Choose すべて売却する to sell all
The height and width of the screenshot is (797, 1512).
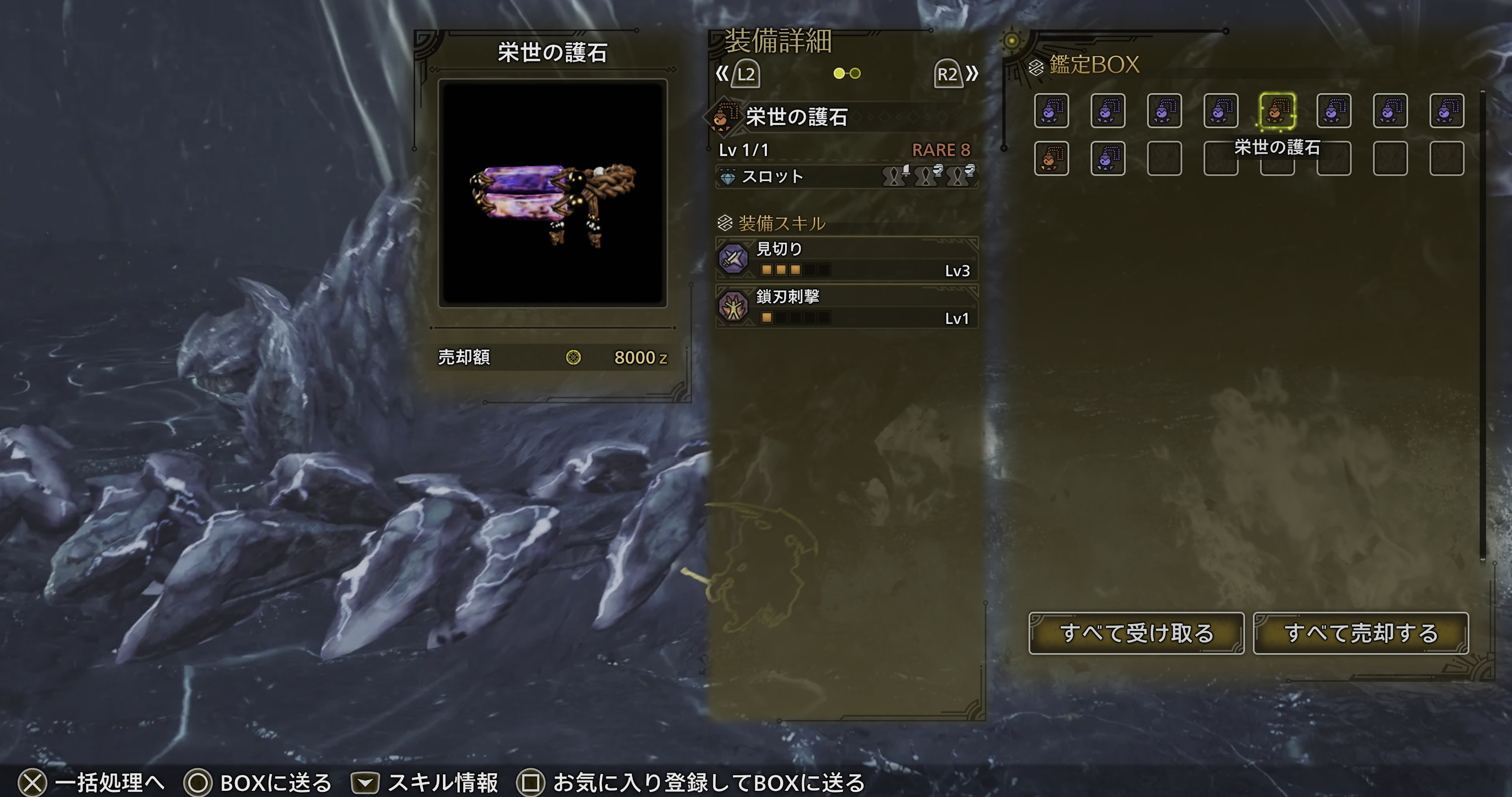(x=1360, y=633)
